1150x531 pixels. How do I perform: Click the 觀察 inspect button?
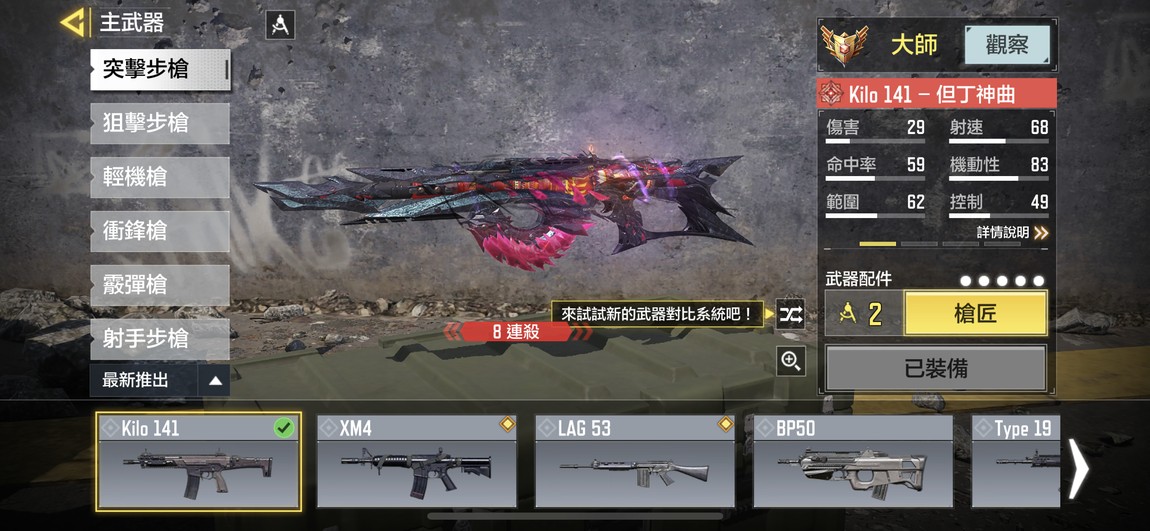click(x=1006, y=45)
